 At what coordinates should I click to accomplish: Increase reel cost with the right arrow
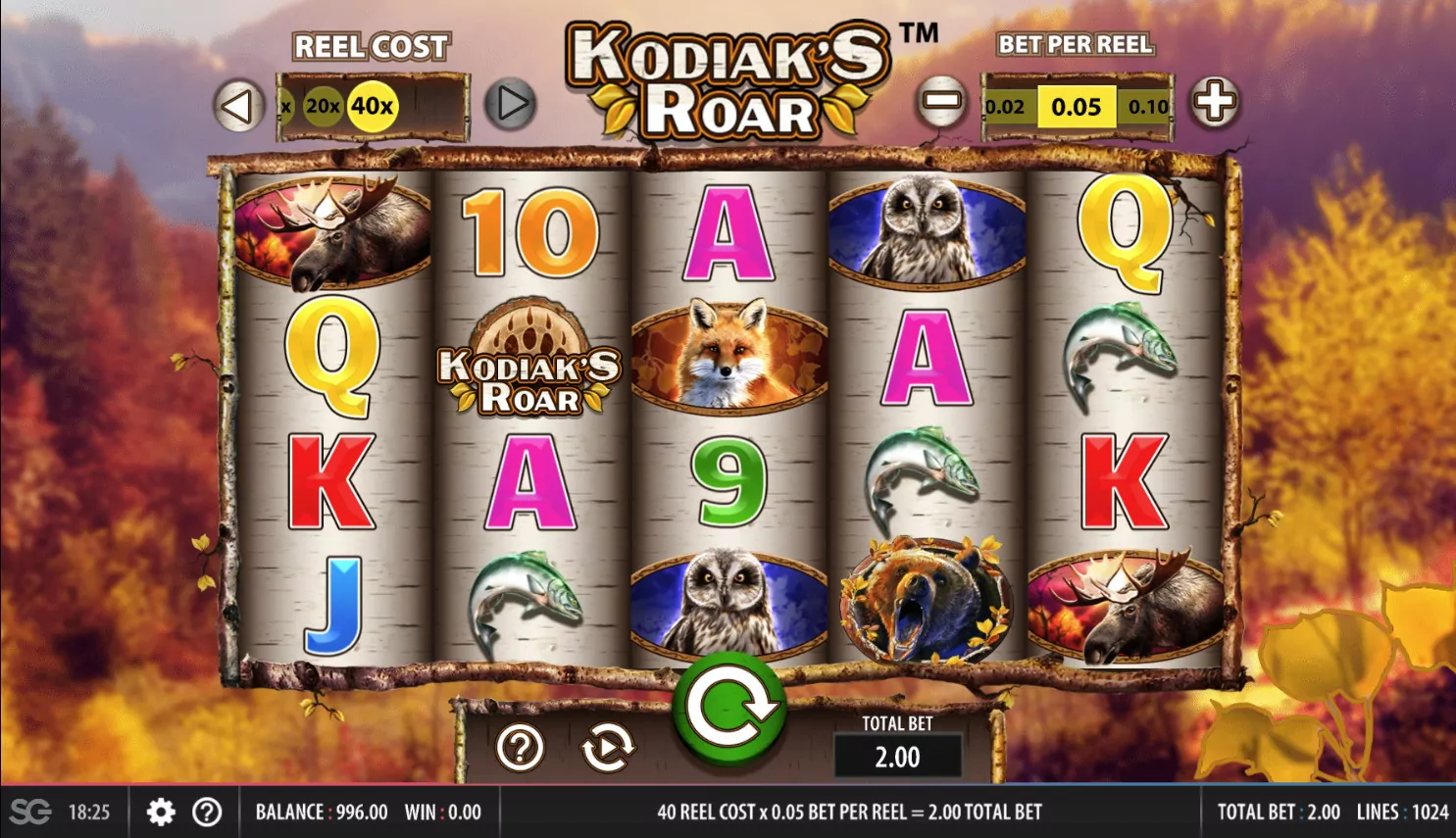pyautogui.click(x=511, y=104)
